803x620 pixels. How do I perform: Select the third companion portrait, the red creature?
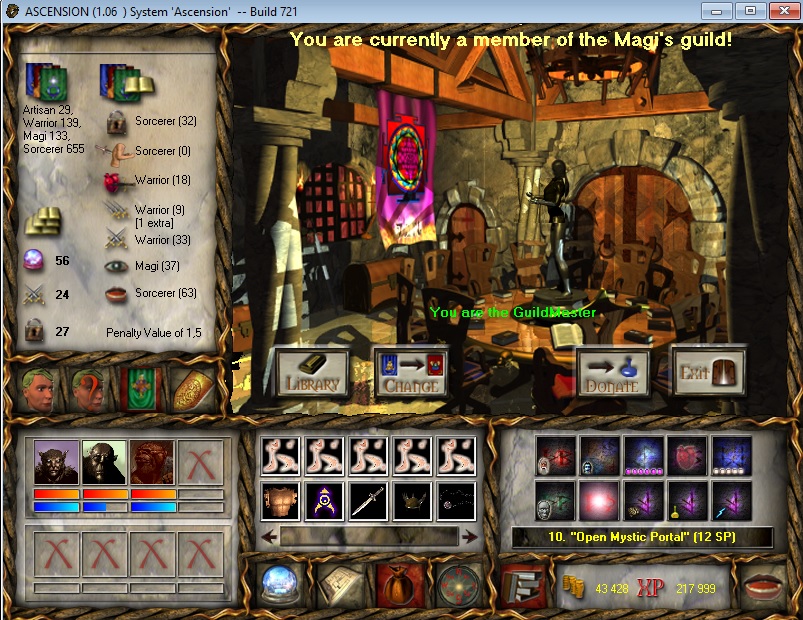click(x=153, y=463)
